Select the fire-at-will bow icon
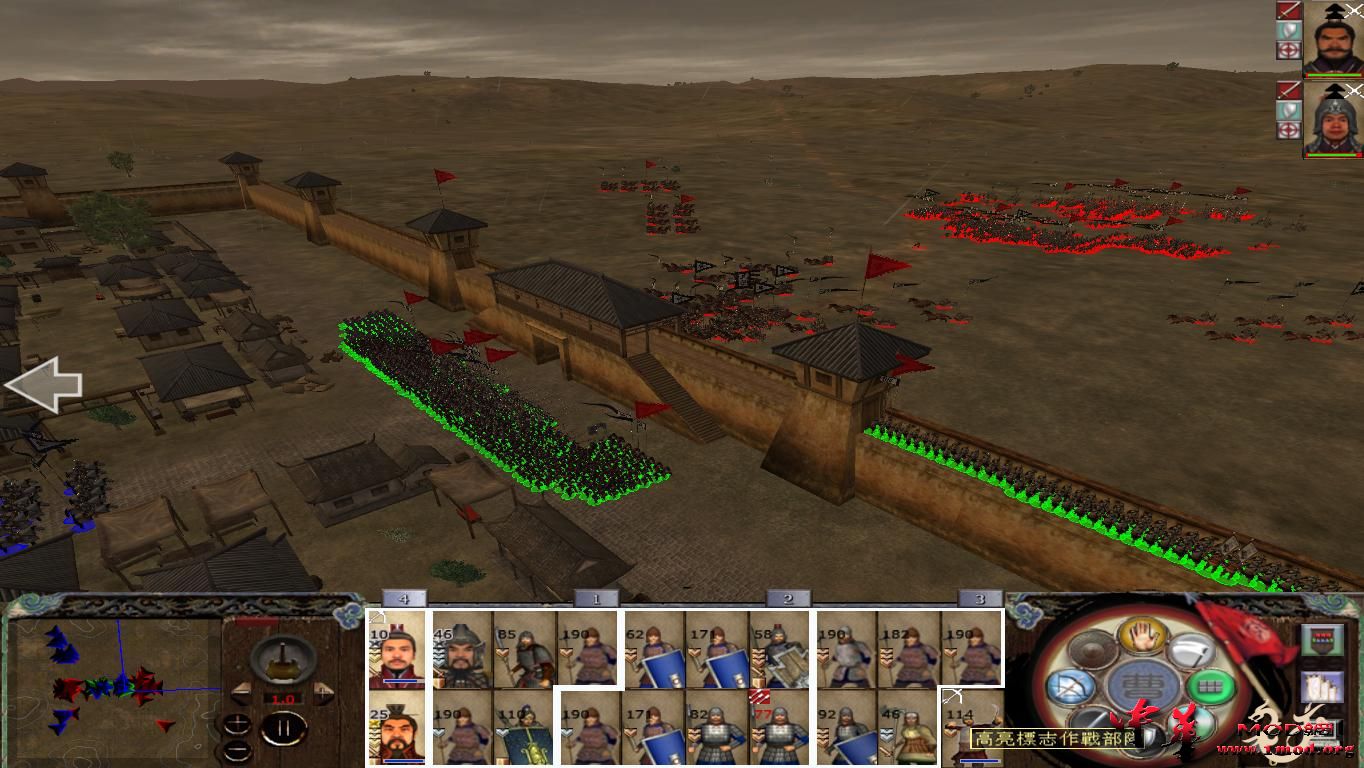Viewport: 1364px width, 768px height. [x=1068, y=687]
